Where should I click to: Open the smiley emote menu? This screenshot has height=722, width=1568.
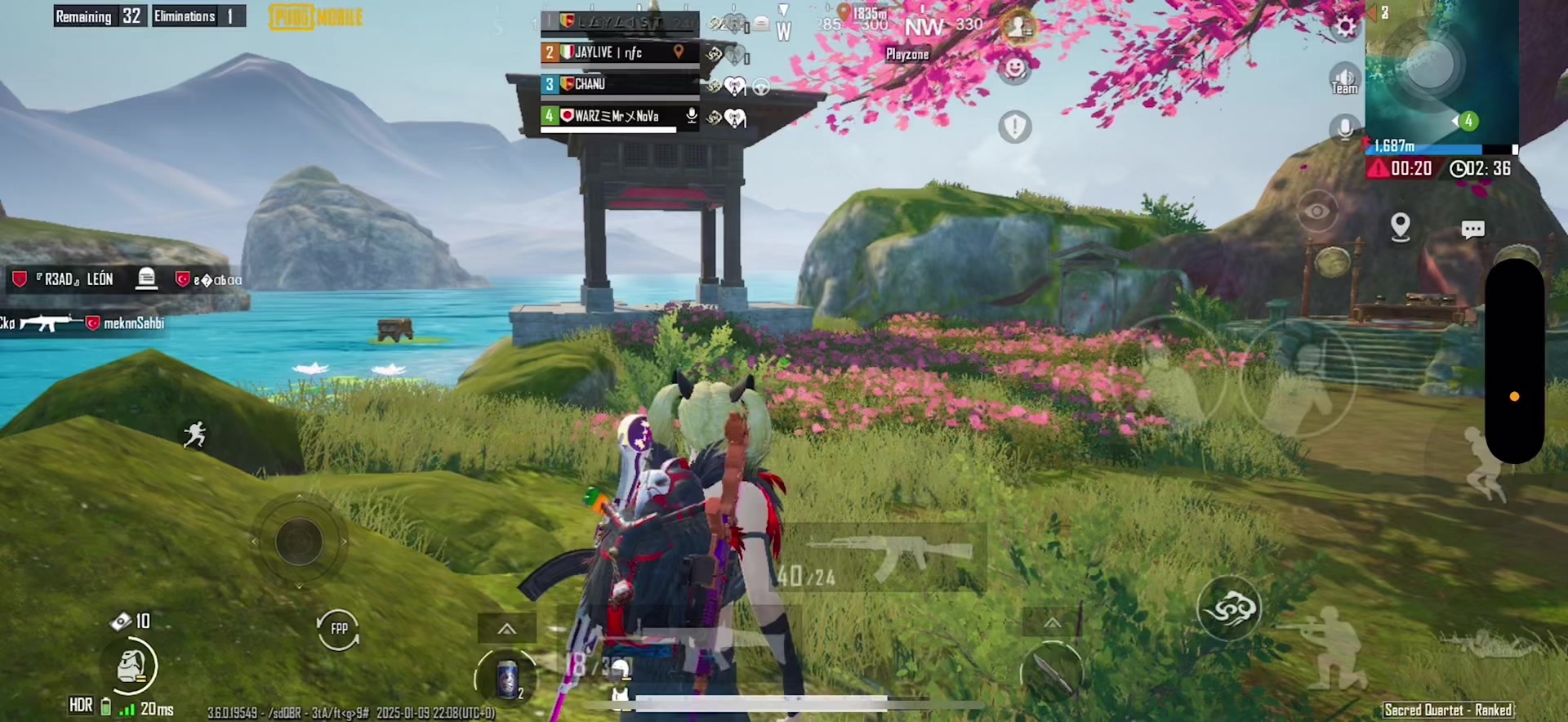(x=1015, y=67)
